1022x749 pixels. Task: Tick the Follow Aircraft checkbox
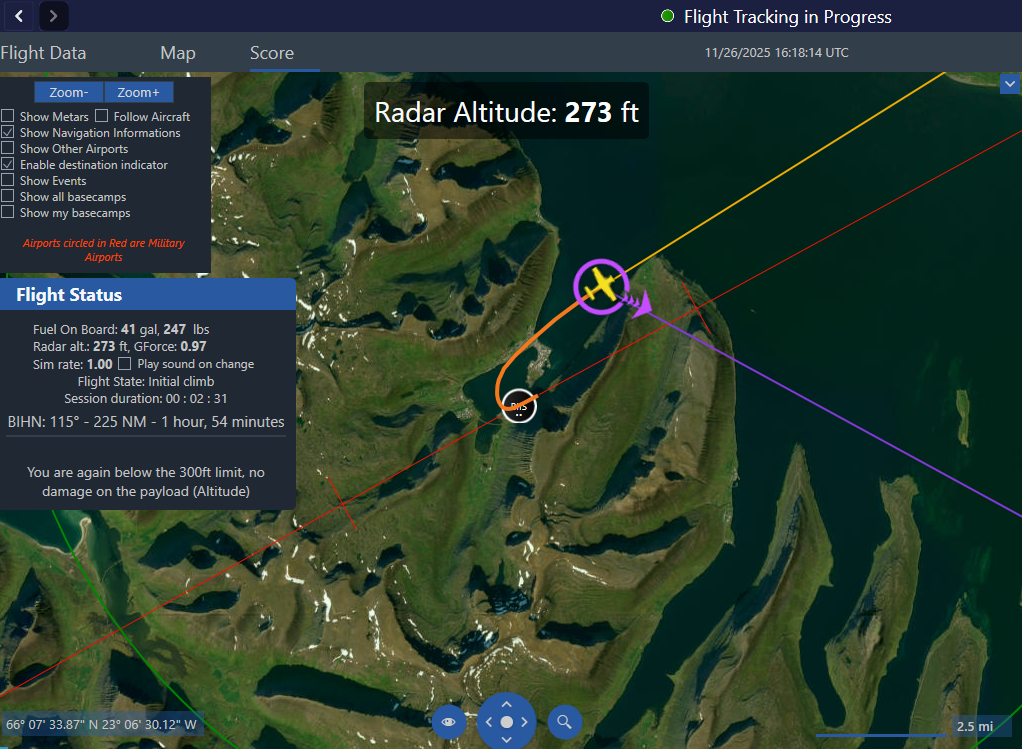tap(102, 117)
